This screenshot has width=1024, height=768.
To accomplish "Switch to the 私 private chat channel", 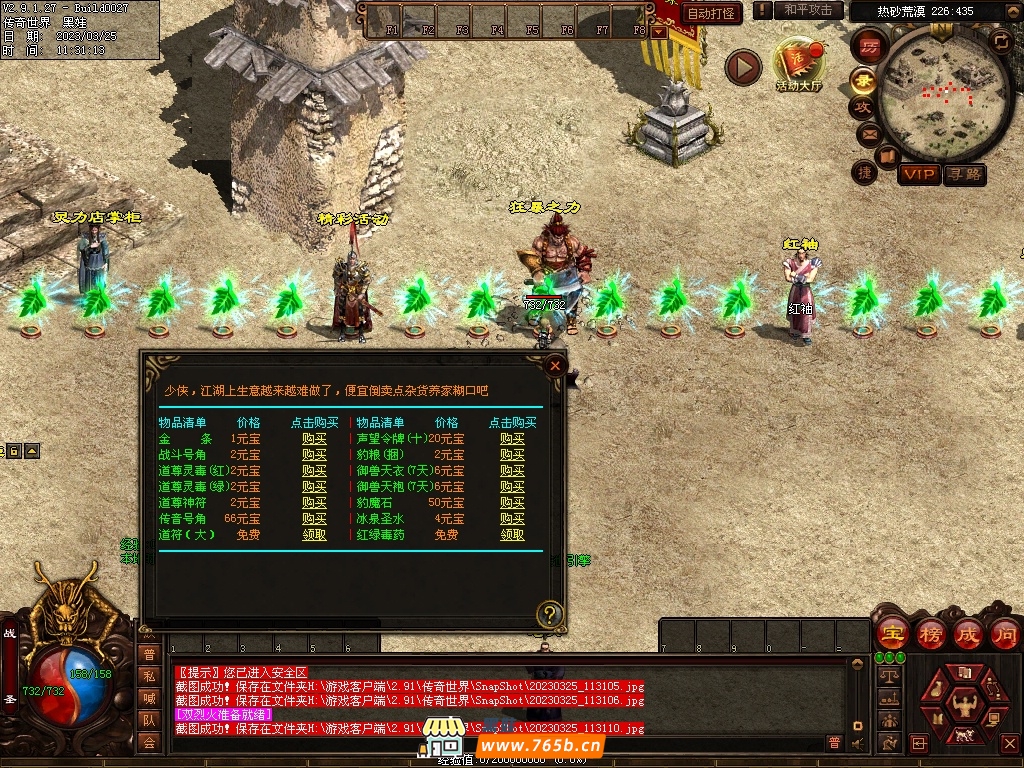I will click(149, 676).
